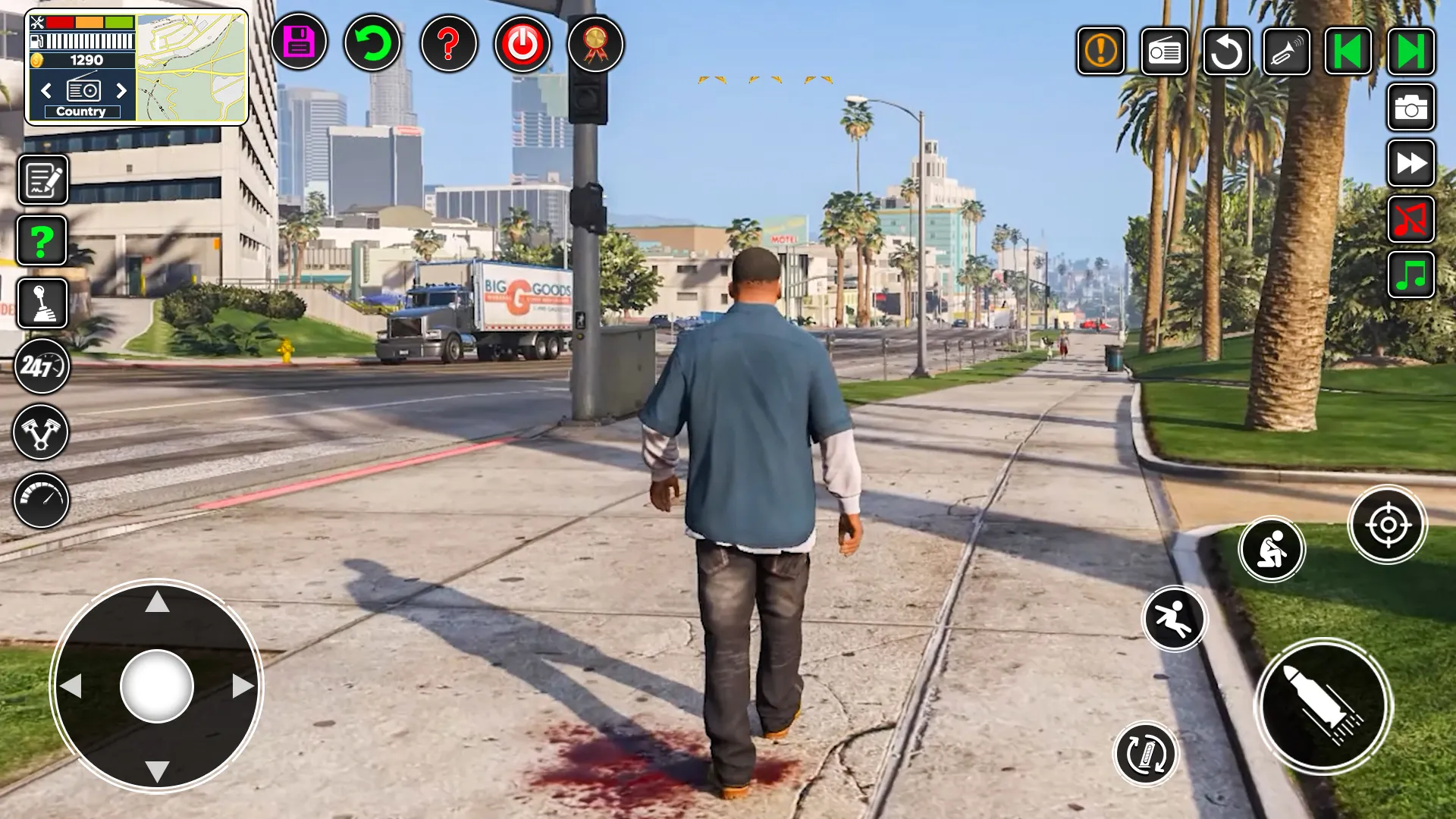Open the radio button in the top bar
1456x819 pixels.
pos(1164,52)
